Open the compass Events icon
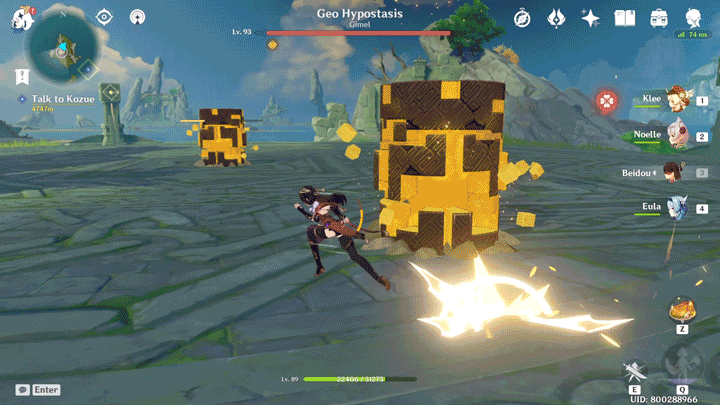 point(522,18)
